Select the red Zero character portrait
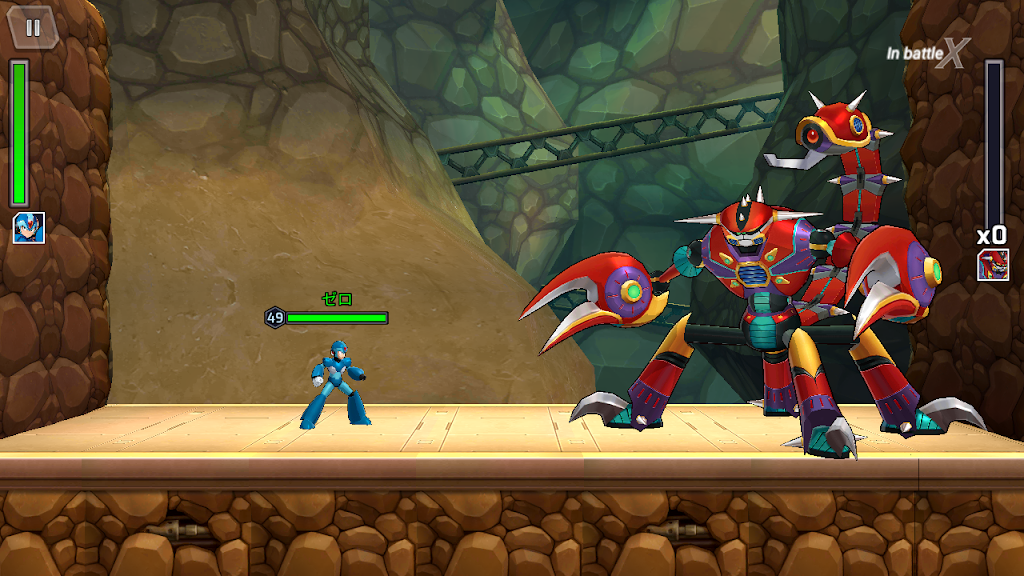Screen dimensions: 1024x576 (992, 265)
